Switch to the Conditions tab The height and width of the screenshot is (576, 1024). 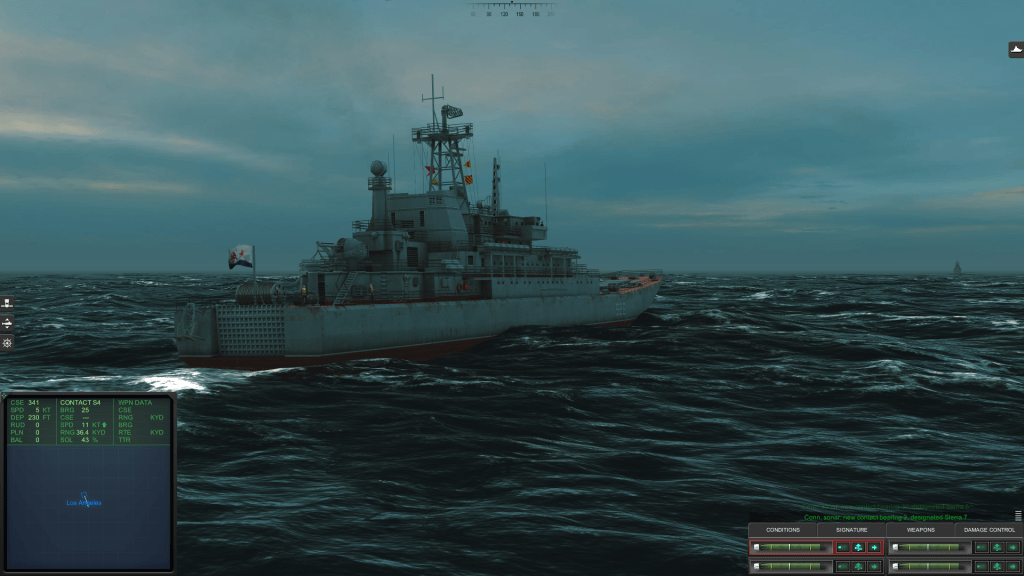click(x=783, y=529)
